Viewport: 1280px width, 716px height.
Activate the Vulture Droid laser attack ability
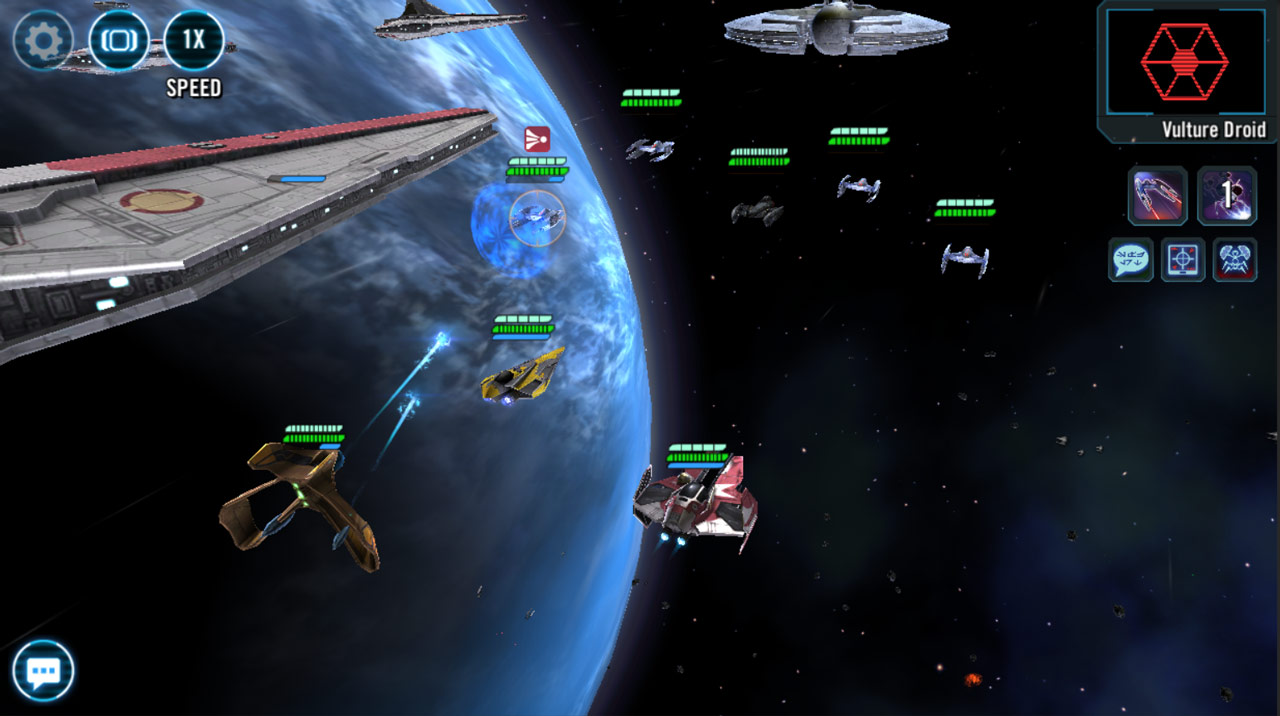point(1157,196)
